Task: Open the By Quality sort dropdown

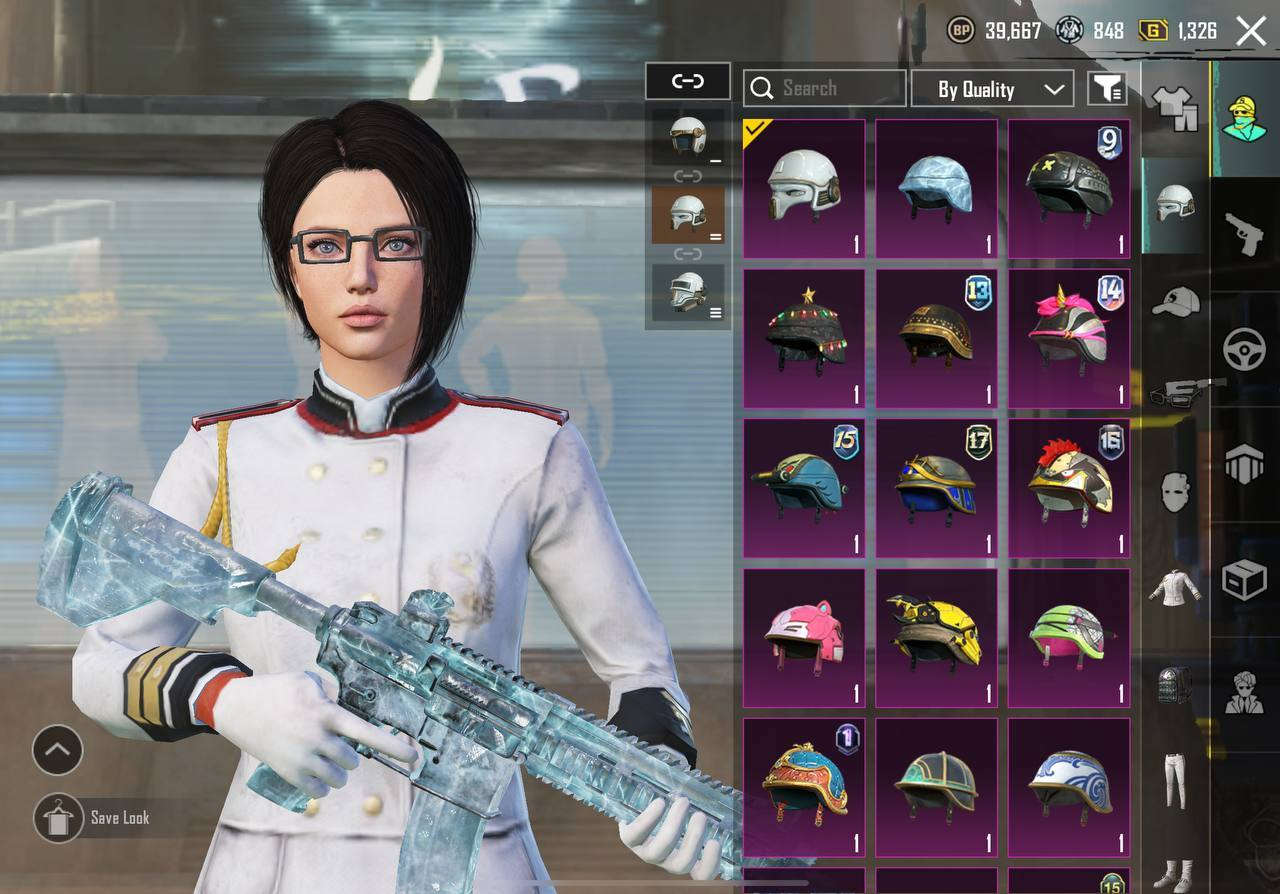Action: coord(992,89)
